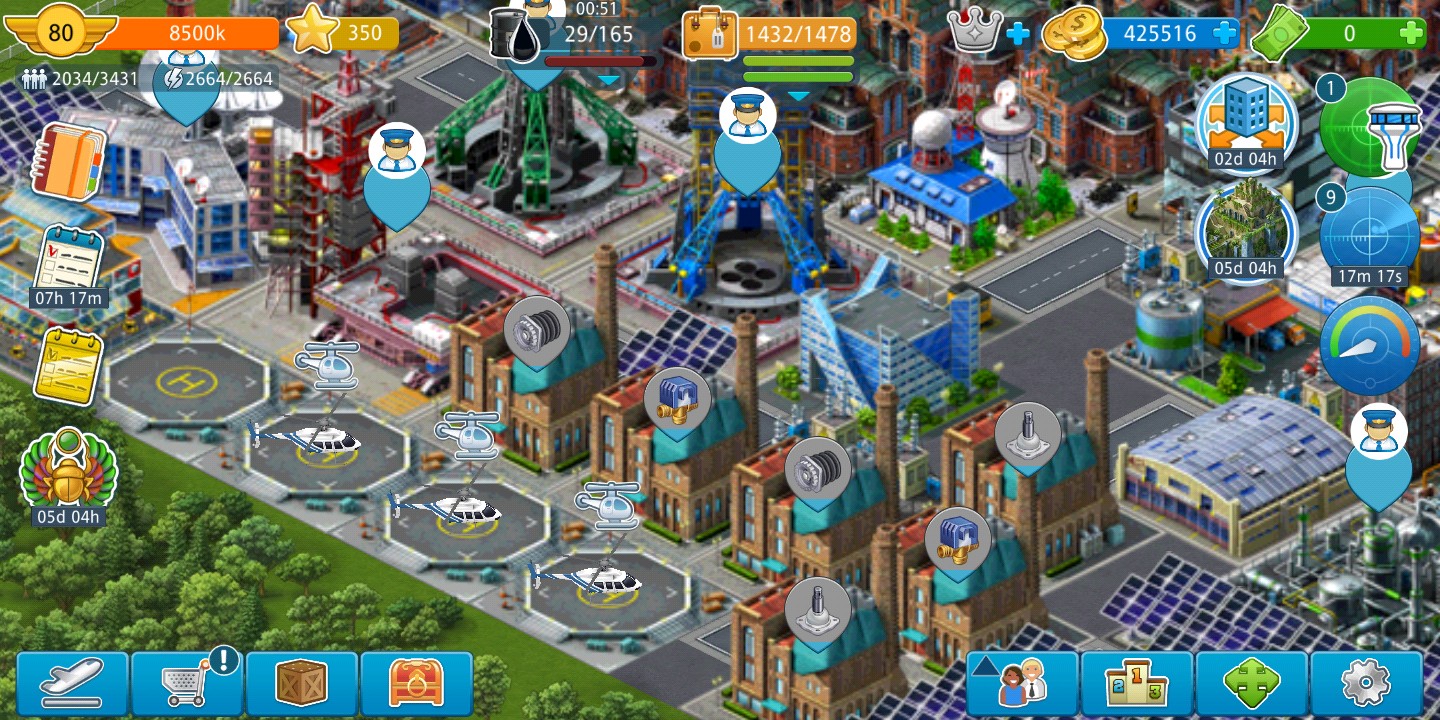This screenshot has width=1440, height=720.
Task: Open the blue building event 02d 04h
Action: pyautogui.click(x=1246, y=120)
